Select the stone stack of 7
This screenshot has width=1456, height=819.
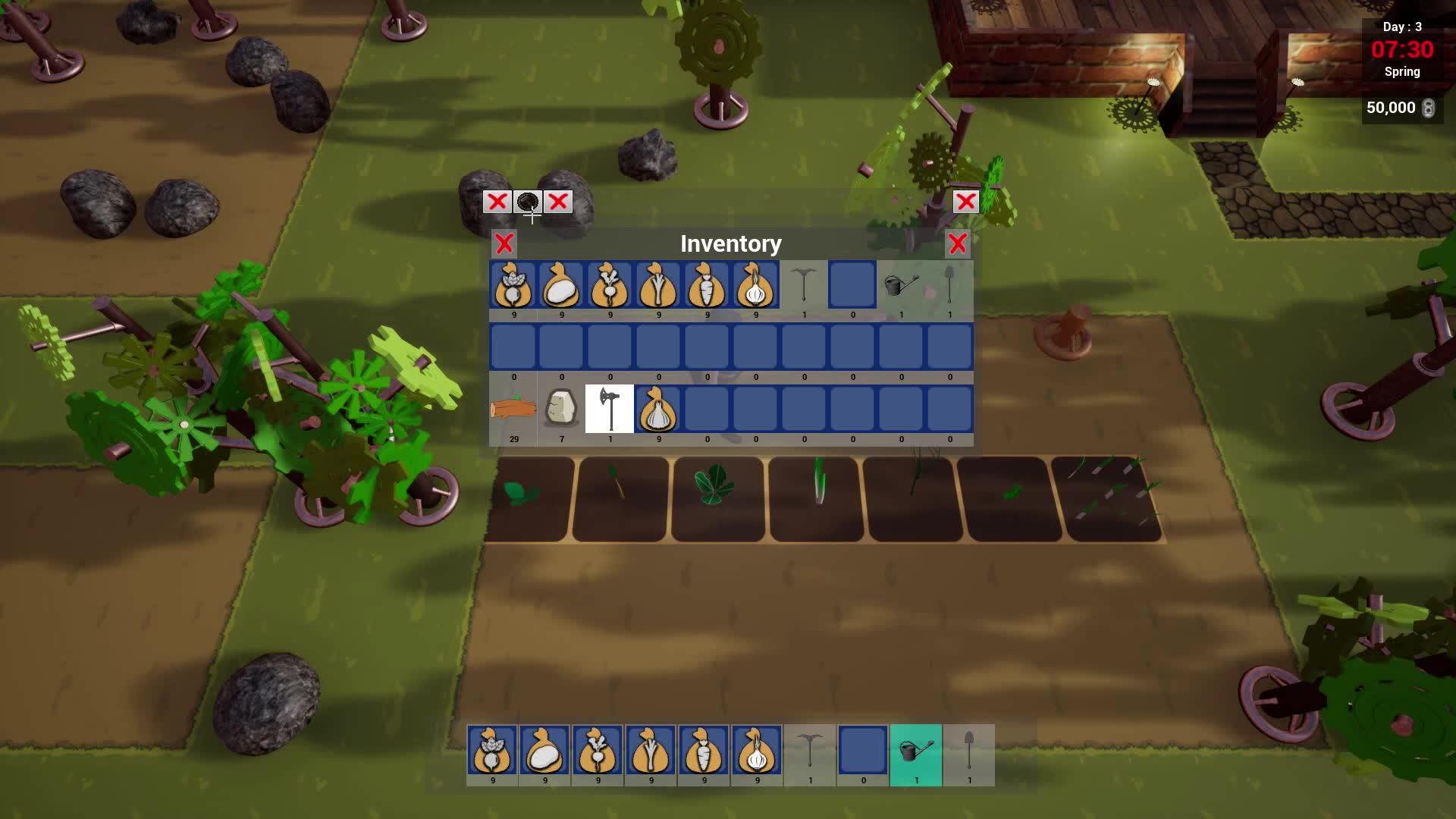(x=561, y=408)
